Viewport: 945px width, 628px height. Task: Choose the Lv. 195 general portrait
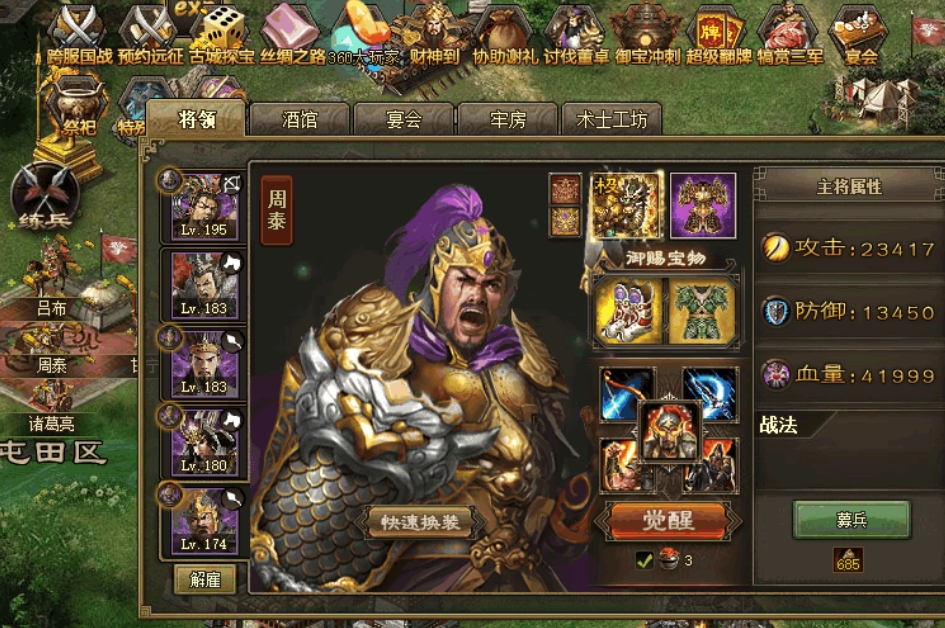point(204,206)
